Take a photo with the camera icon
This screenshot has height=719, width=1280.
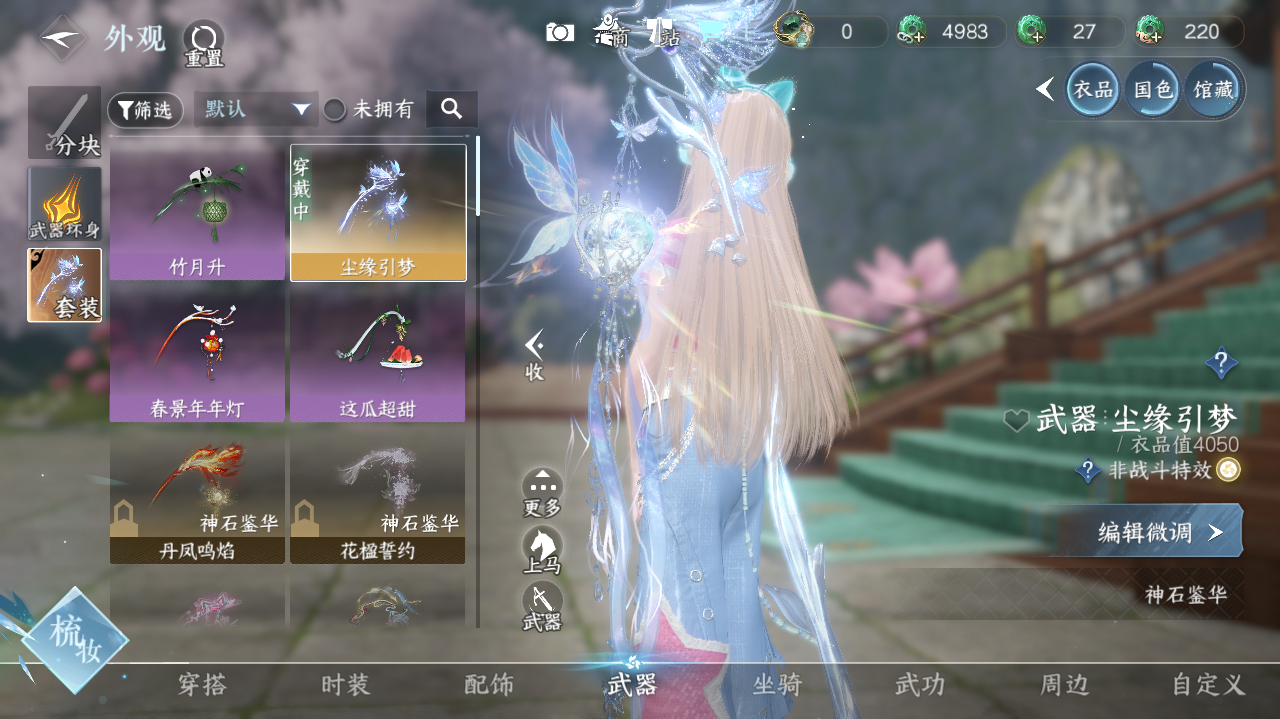pyautogui.click(x=560, y=32)
